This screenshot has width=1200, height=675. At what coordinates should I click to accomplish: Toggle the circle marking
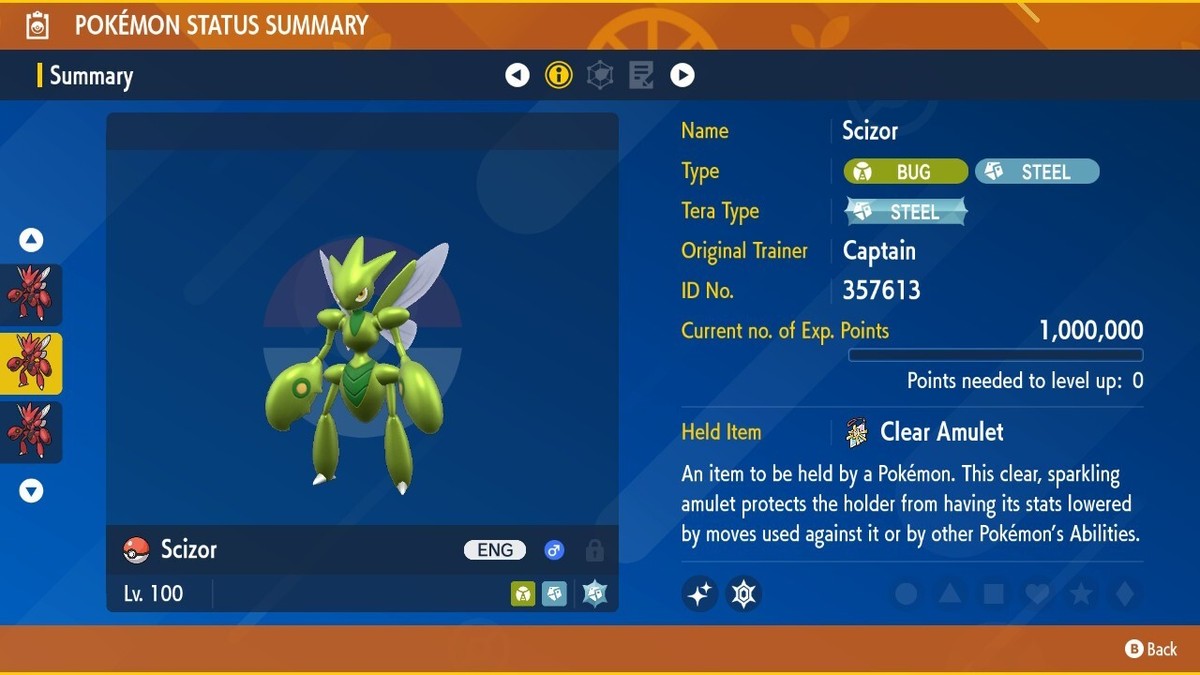[906, 594]
